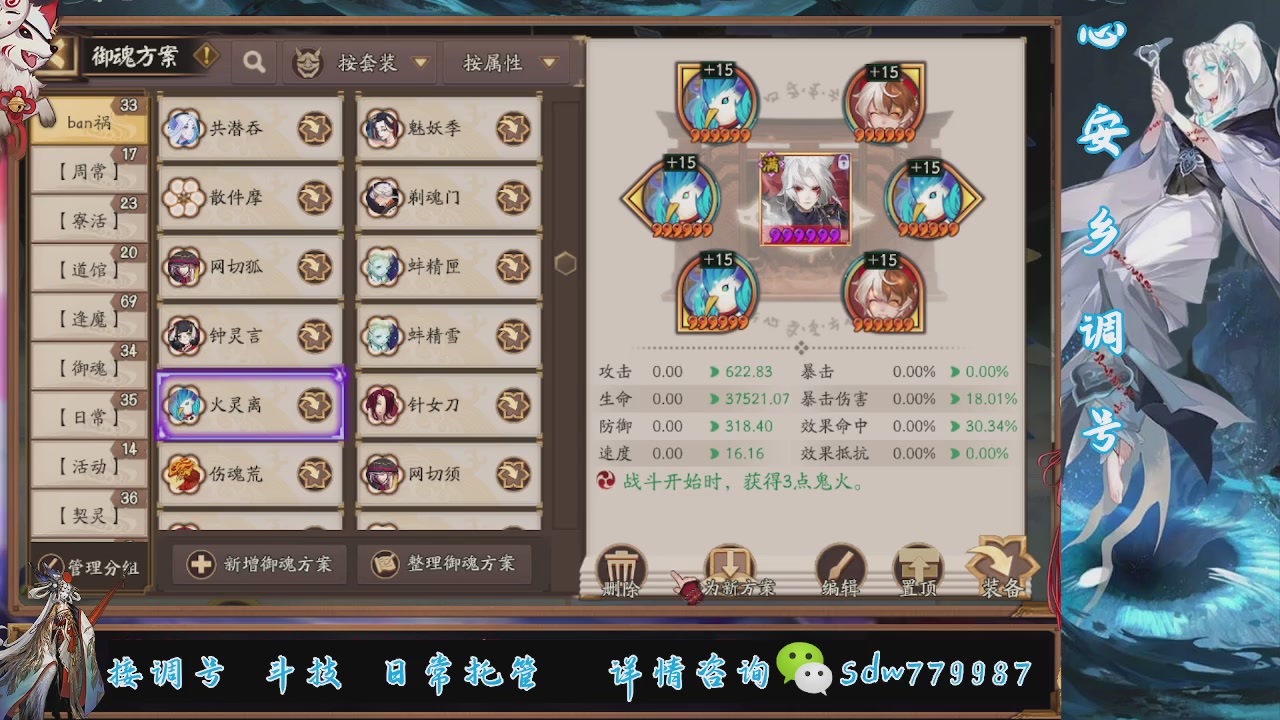
Task: Select the 网切狐 soul scheme
Action: (250, 266)
